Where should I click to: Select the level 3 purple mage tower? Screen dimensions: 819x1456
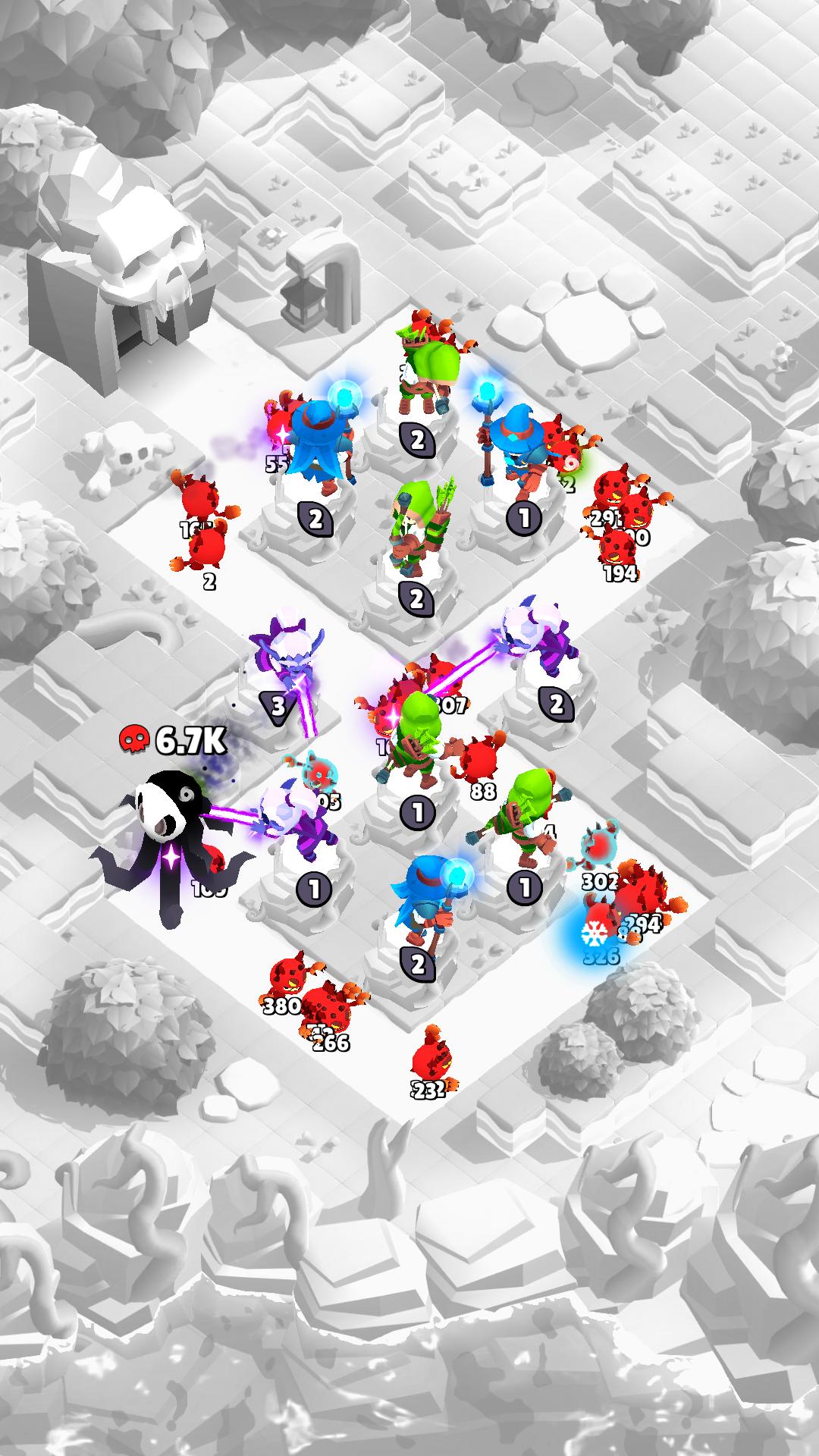tap(286, 658)
